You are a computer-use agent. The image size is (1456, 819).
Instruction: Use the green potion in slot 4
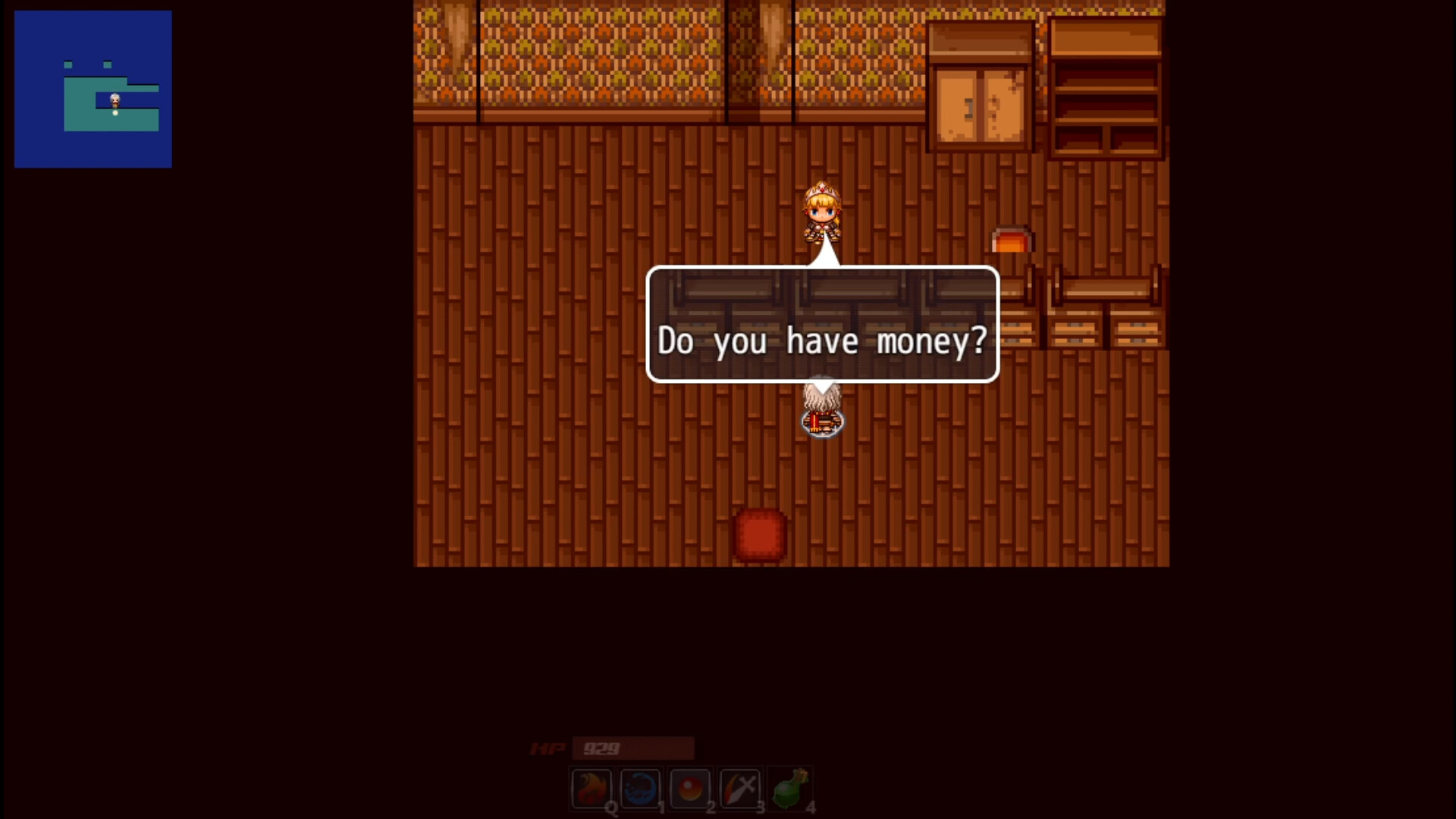[790, 787]
